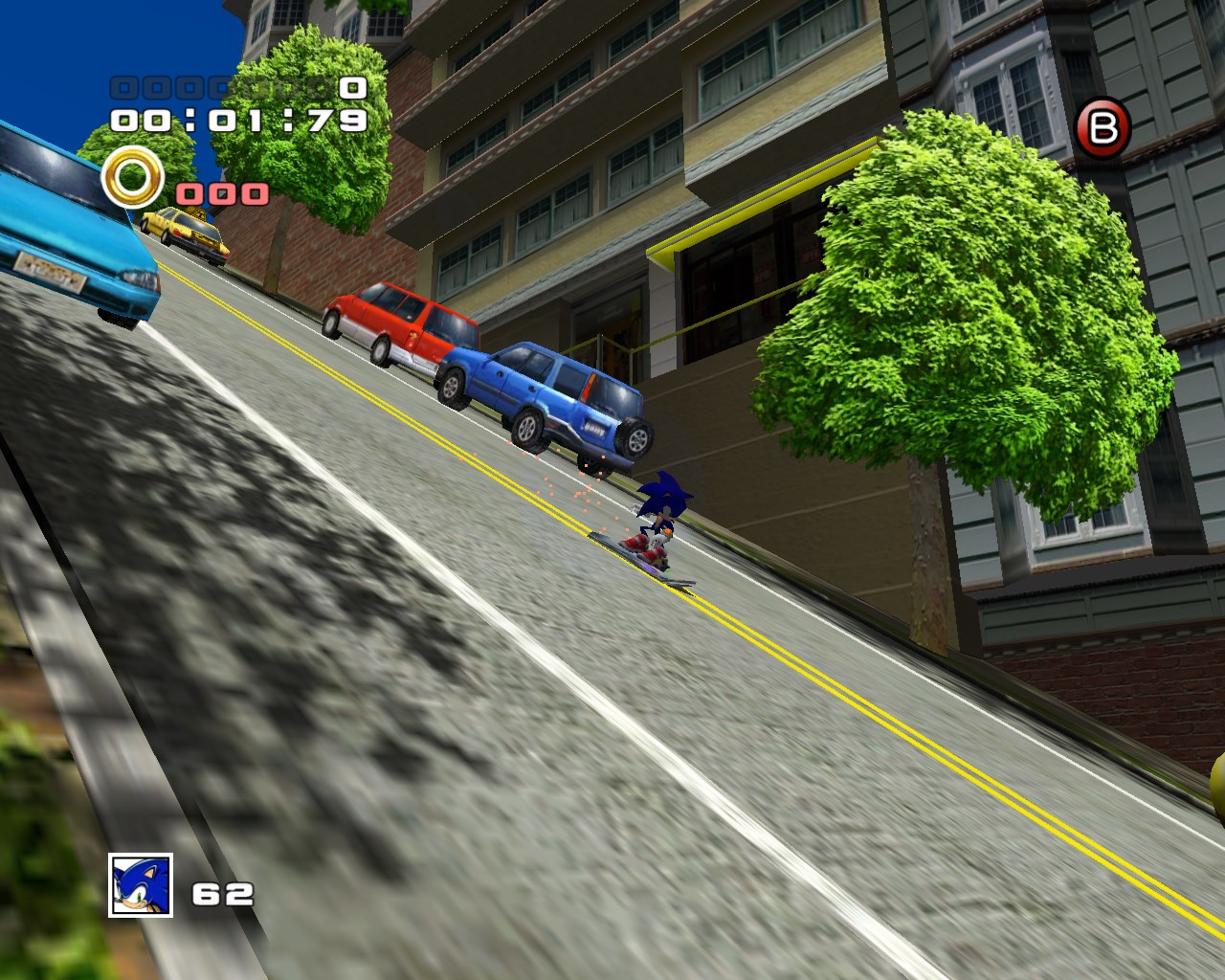The image size is (1225, 980).
Task: Expand the timer reading 00:01:79
Action: [237, 119]
